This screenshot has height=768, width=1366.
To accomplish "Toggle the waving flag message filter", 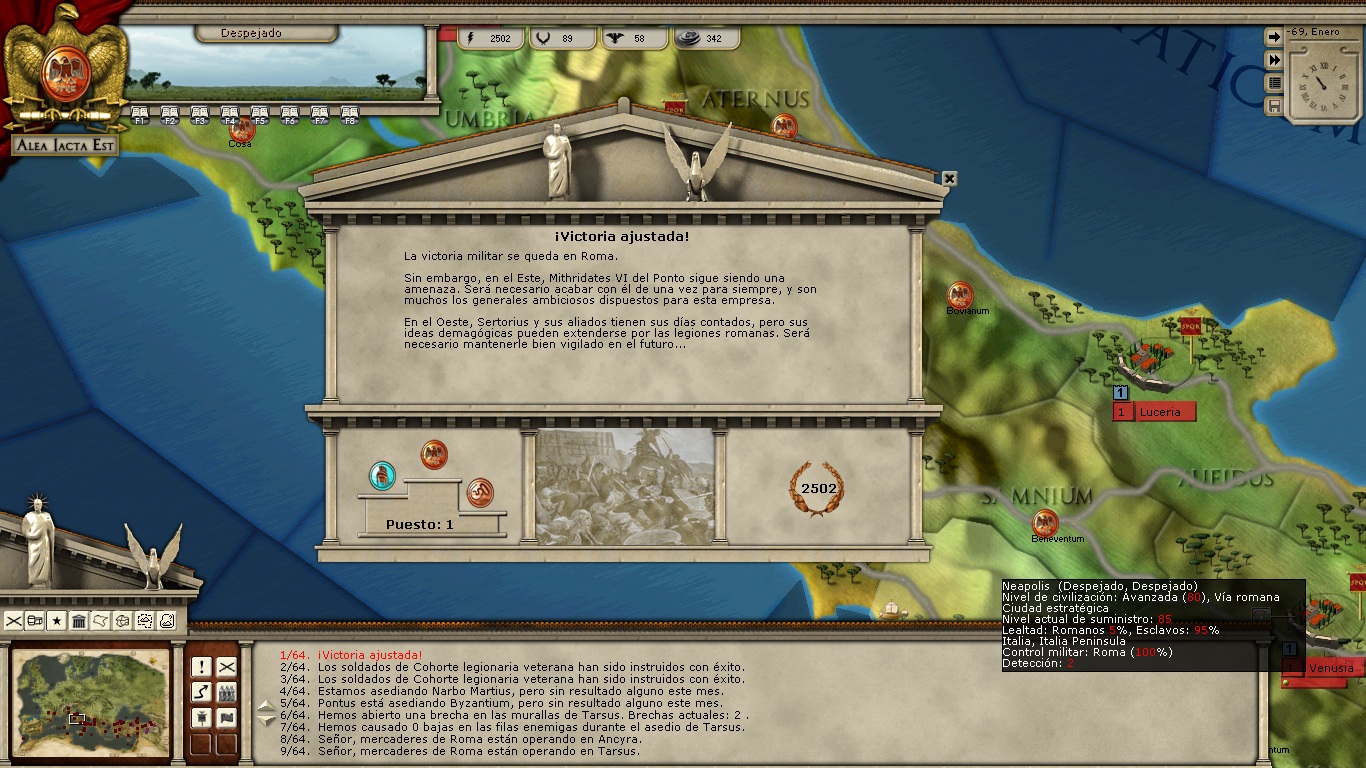I will pyautogui.click(x=227, y=717).
